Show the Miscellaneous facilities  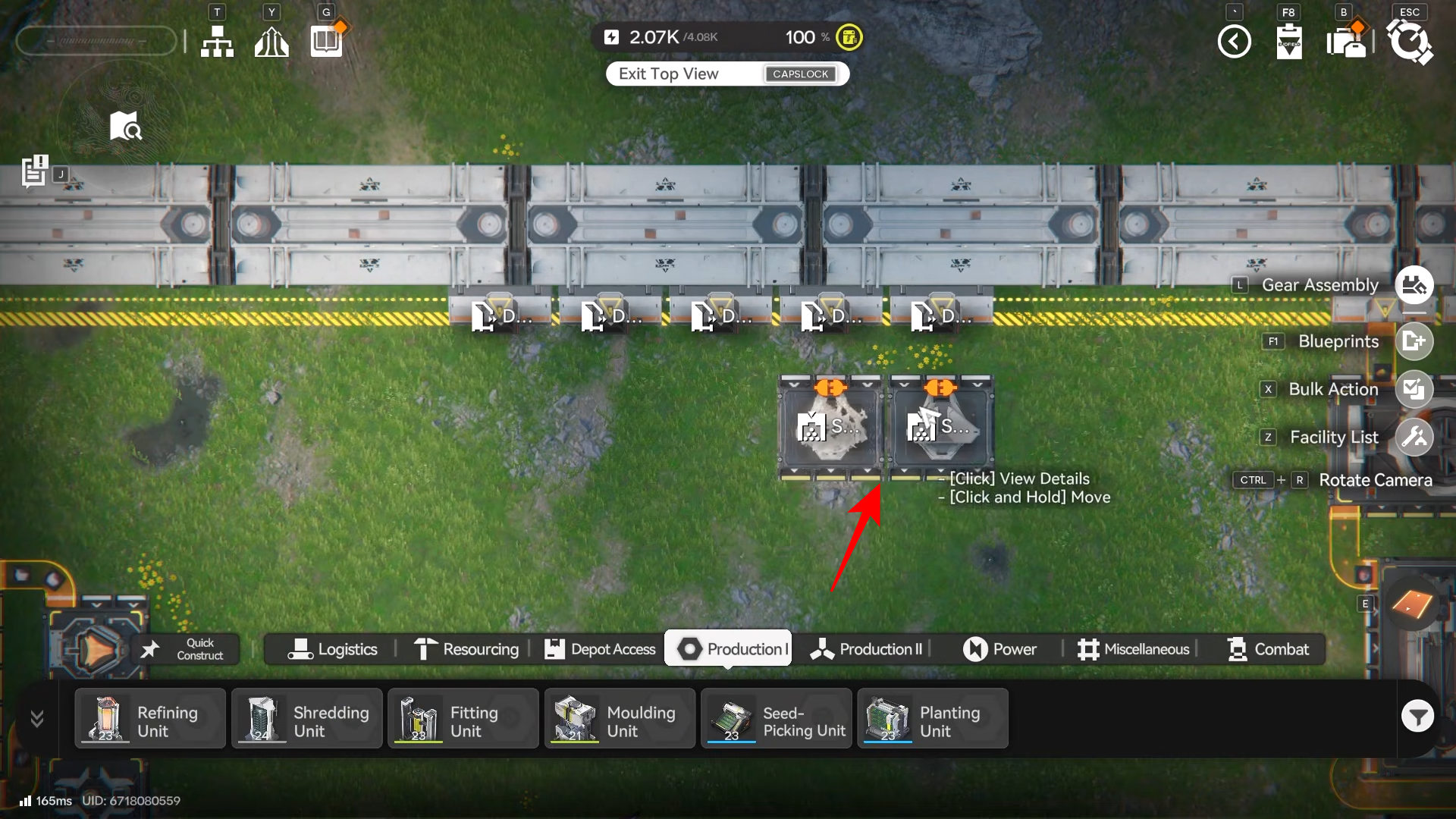point(1133,649)
